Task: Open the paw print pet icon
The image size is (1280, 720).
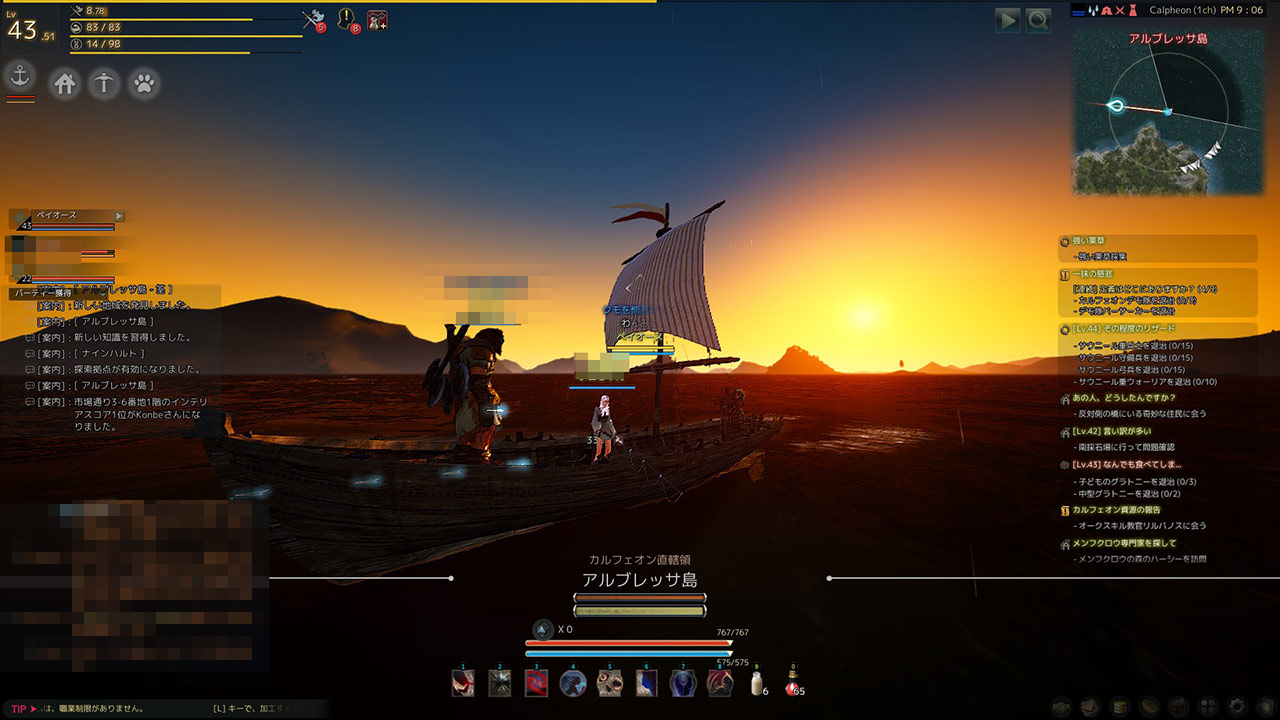Action: coord(144,83)
